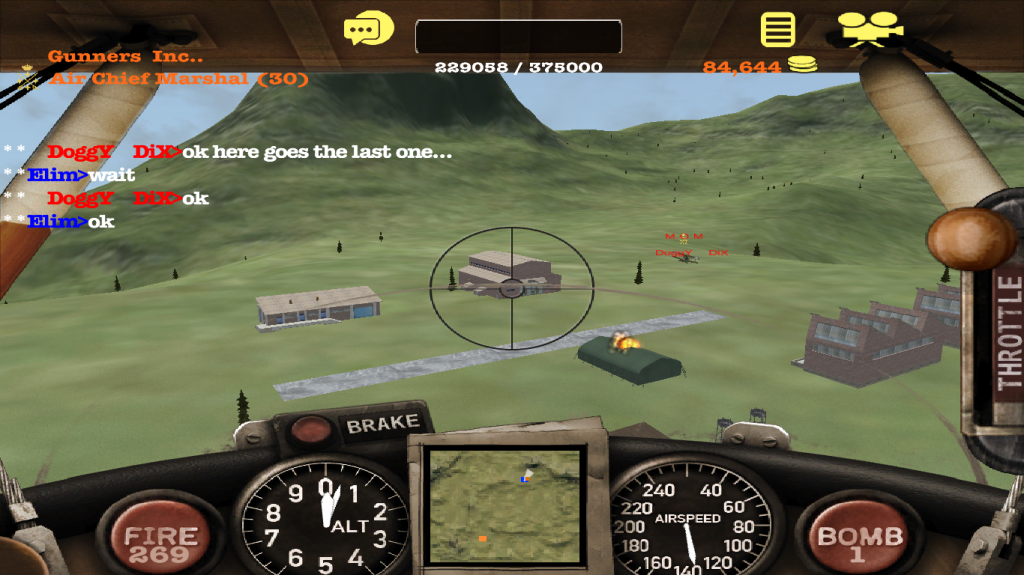Select the chat message input bar
The width and height of the screenshot is (1024, 575).
[x=518, y=37]
